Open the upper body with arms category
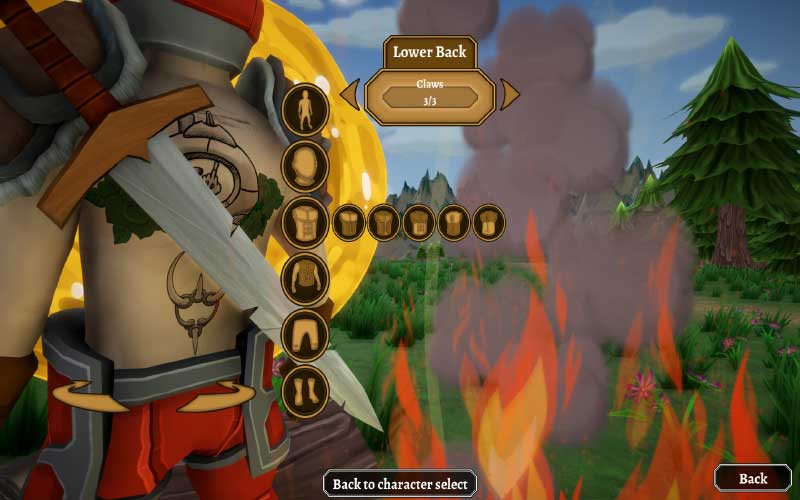 click(306, 278)
